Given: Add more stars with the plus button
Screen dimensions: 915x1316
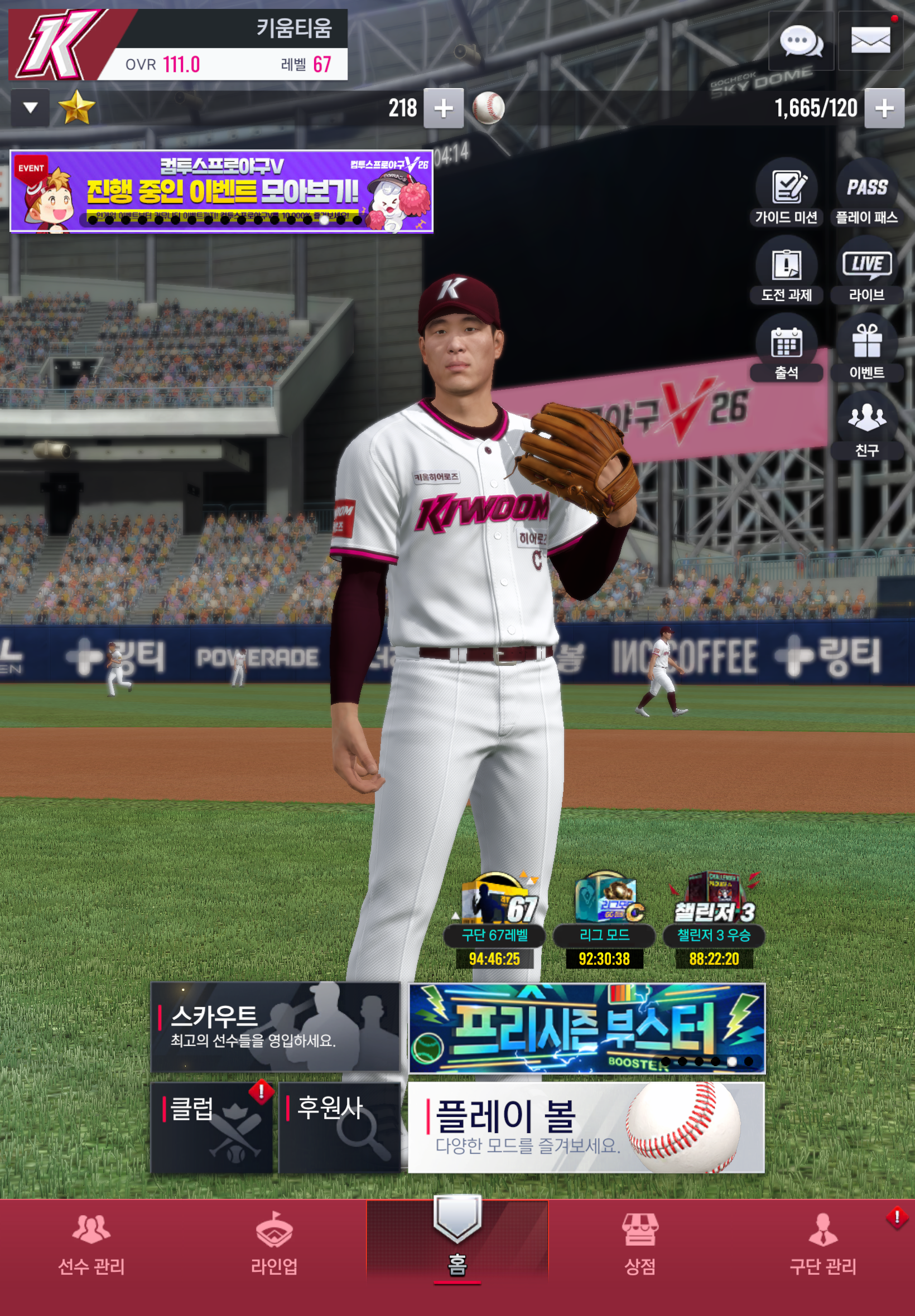Looking at the screenshot, I should click(443, 108).
